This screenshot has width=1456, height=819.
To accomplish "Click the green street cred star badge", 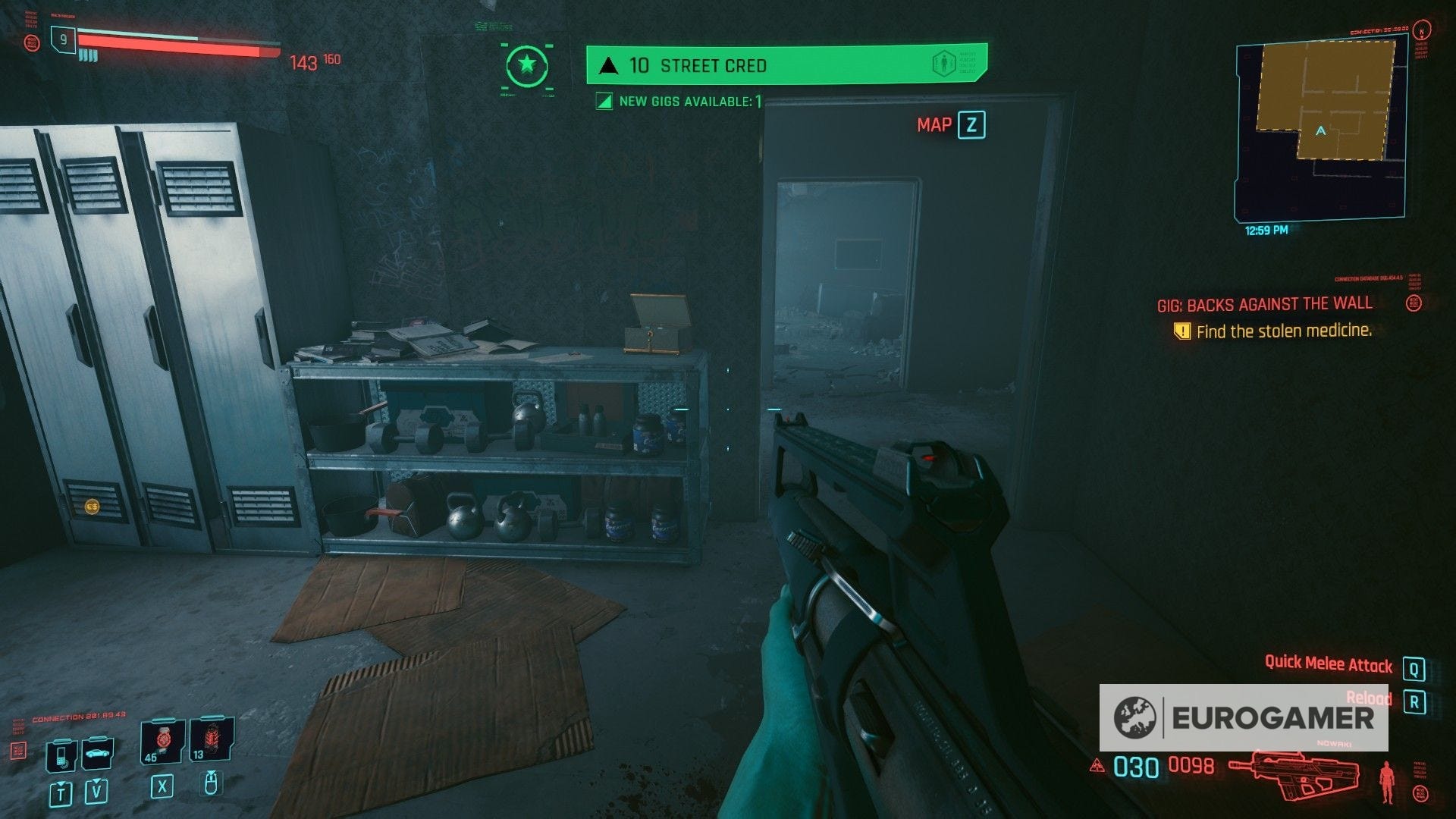I will pyautogui.click(x=526, y=65).
